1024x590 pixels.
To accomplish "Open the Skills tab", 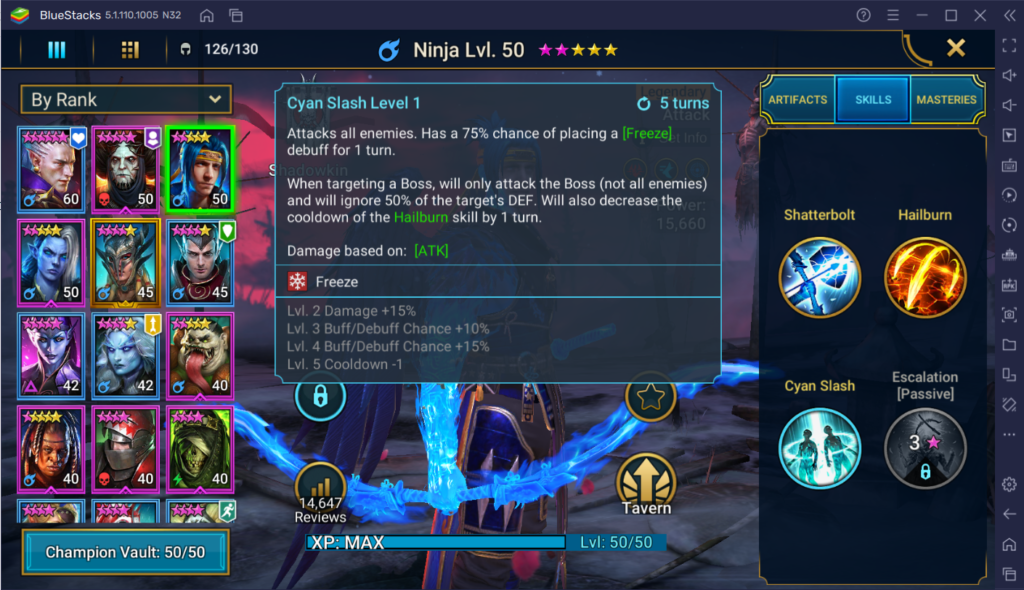I will [873, 100].
